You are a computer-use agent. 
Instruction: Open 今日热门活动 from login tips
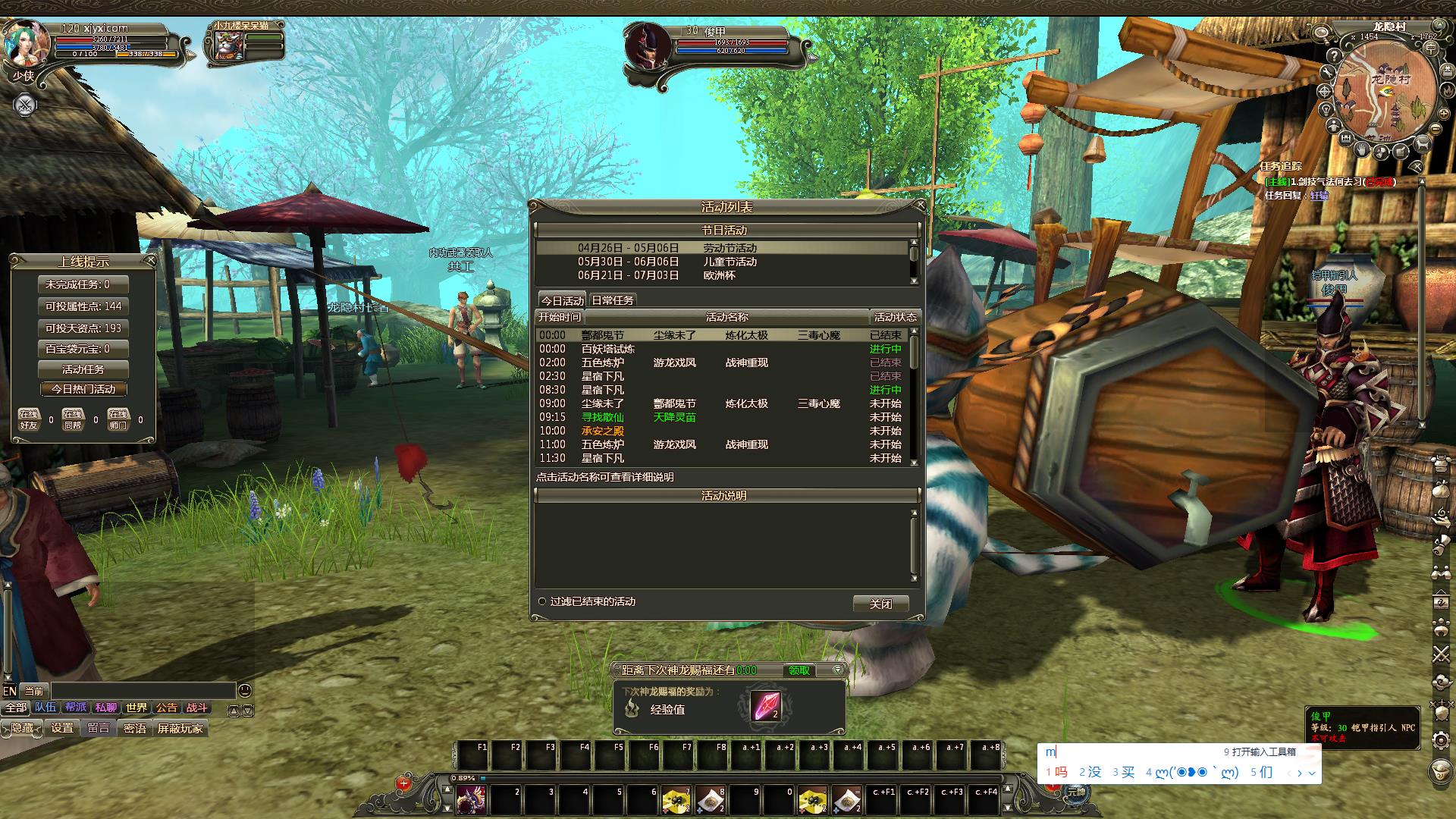(x=83, y=389)
